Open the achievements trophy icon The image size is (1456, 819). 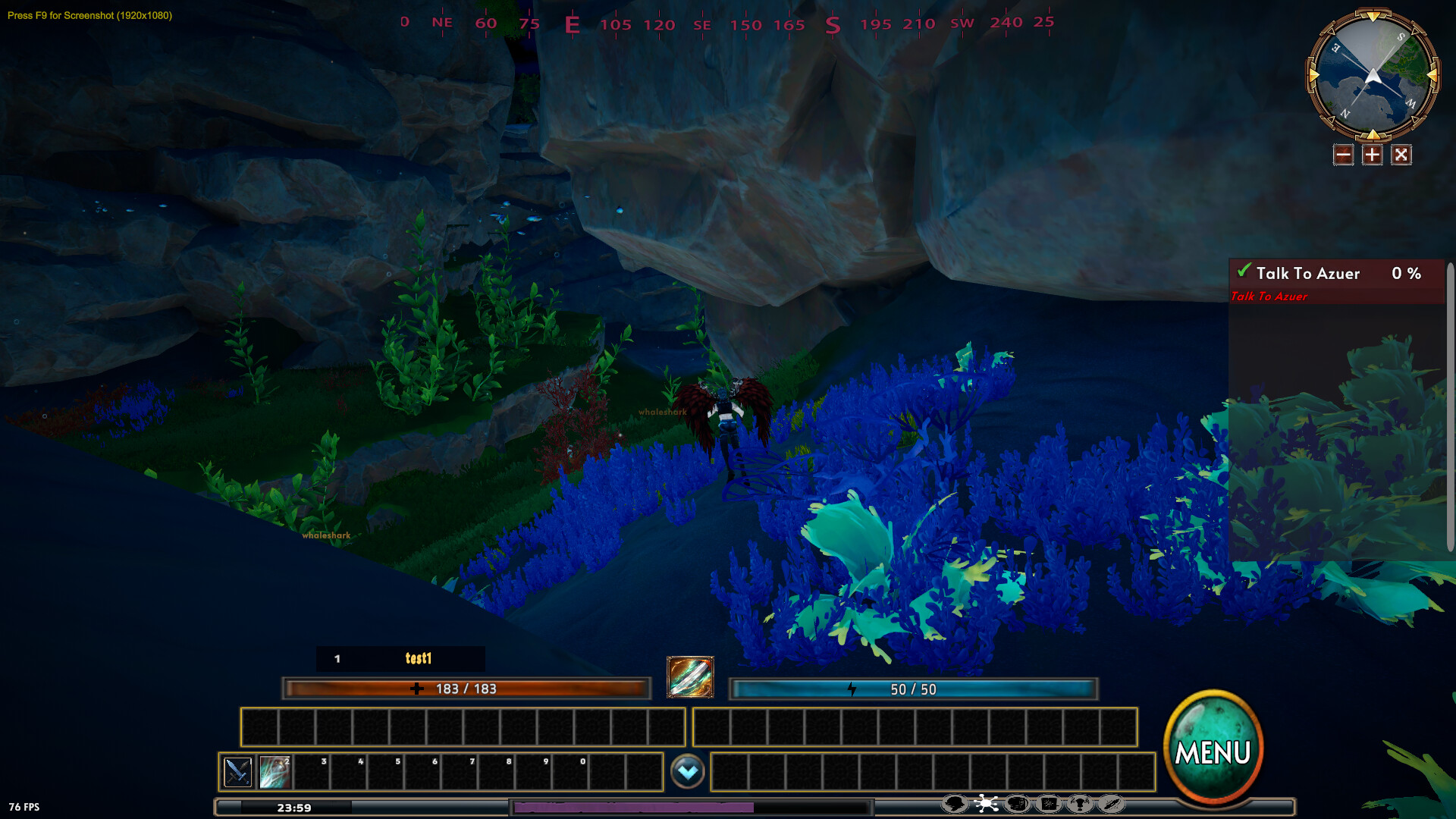1079,802
